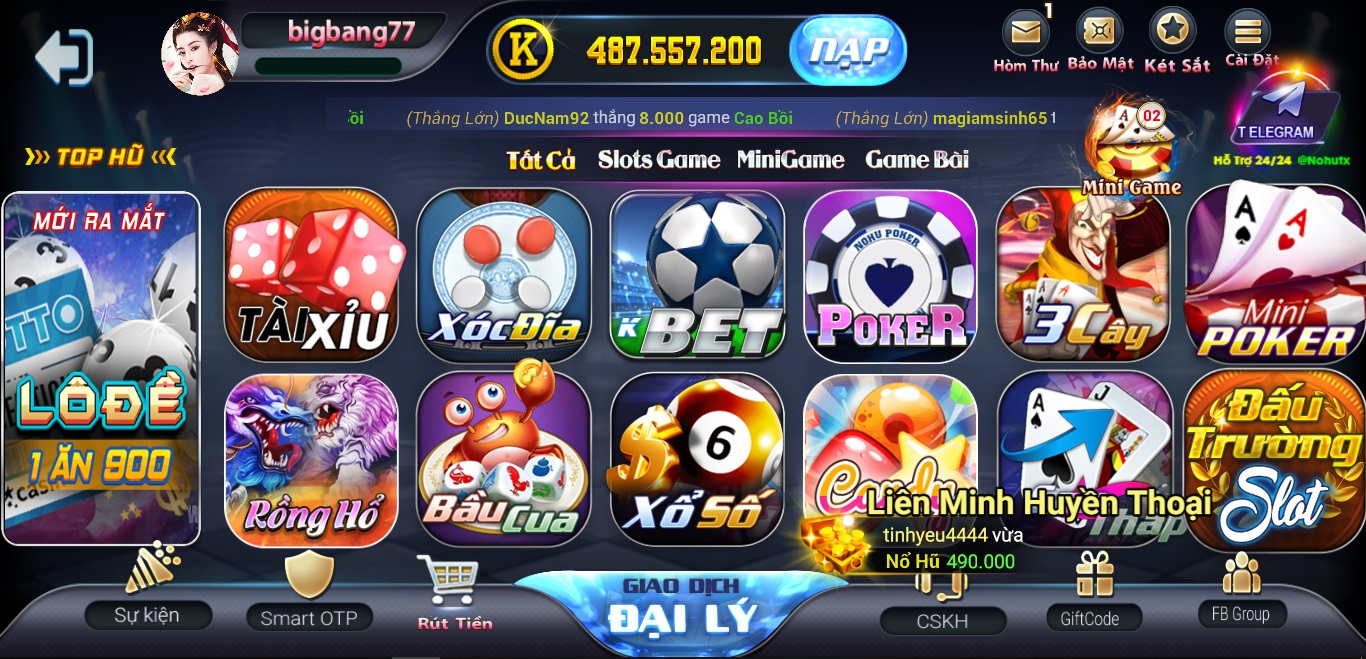Choose the KBET football game
Screen dimensions: 1366x659
click(697, 275)
